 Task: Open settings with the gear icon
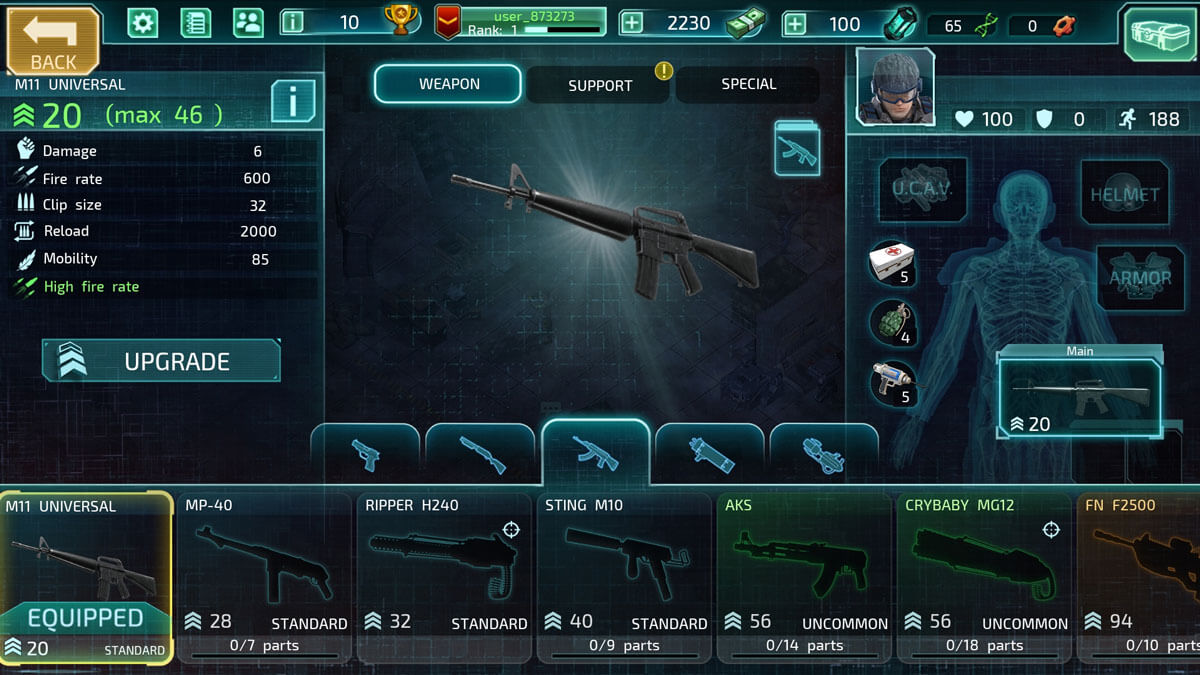143,23
